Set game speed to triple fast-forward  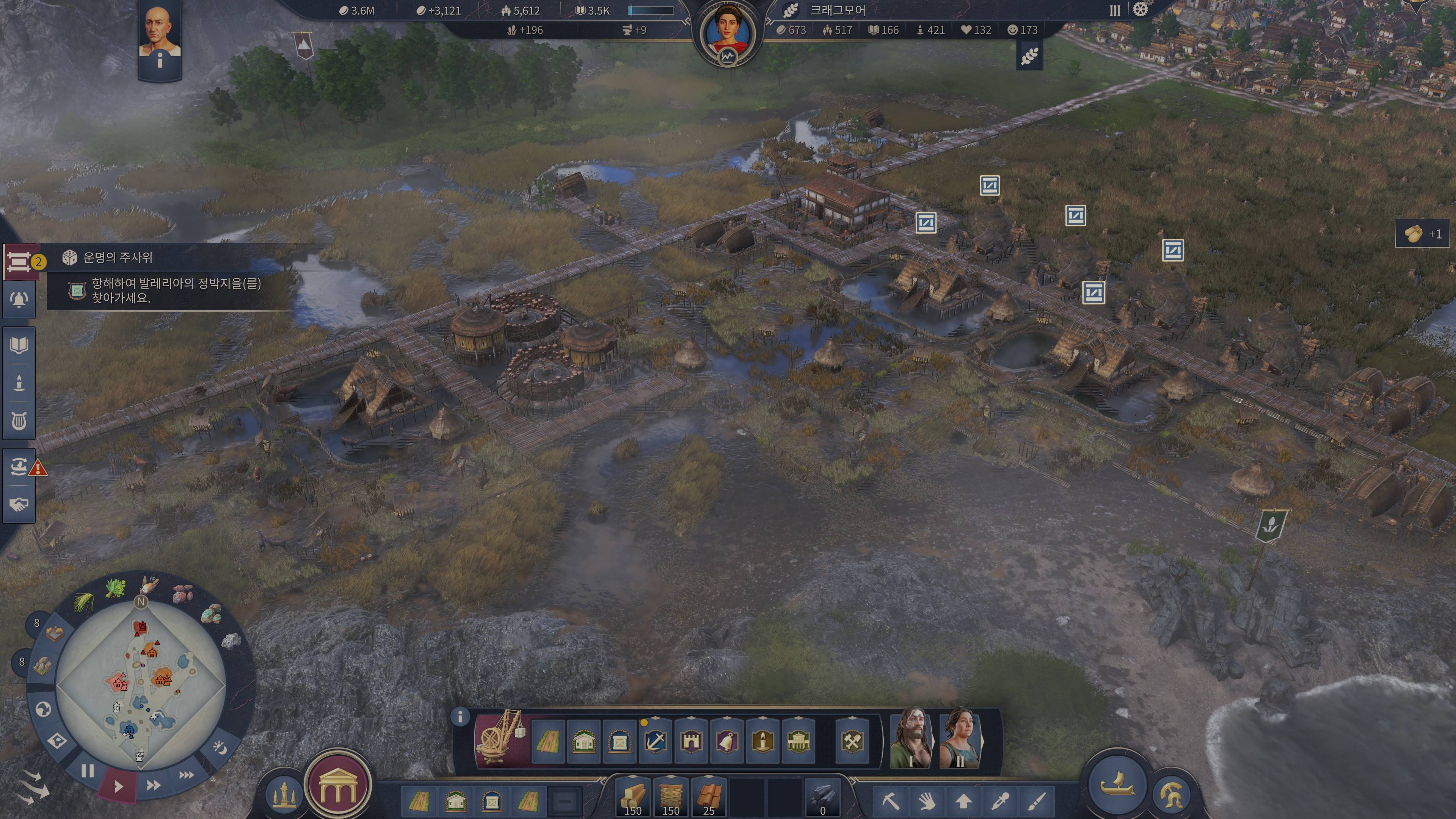[x=187, y=775]
